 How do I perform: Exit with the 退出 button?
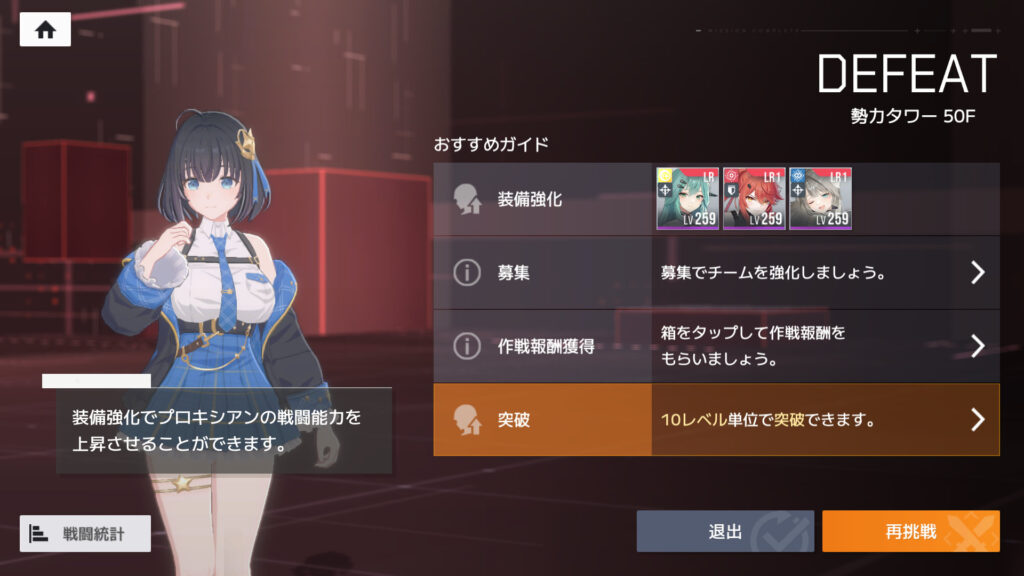point(725,531)
